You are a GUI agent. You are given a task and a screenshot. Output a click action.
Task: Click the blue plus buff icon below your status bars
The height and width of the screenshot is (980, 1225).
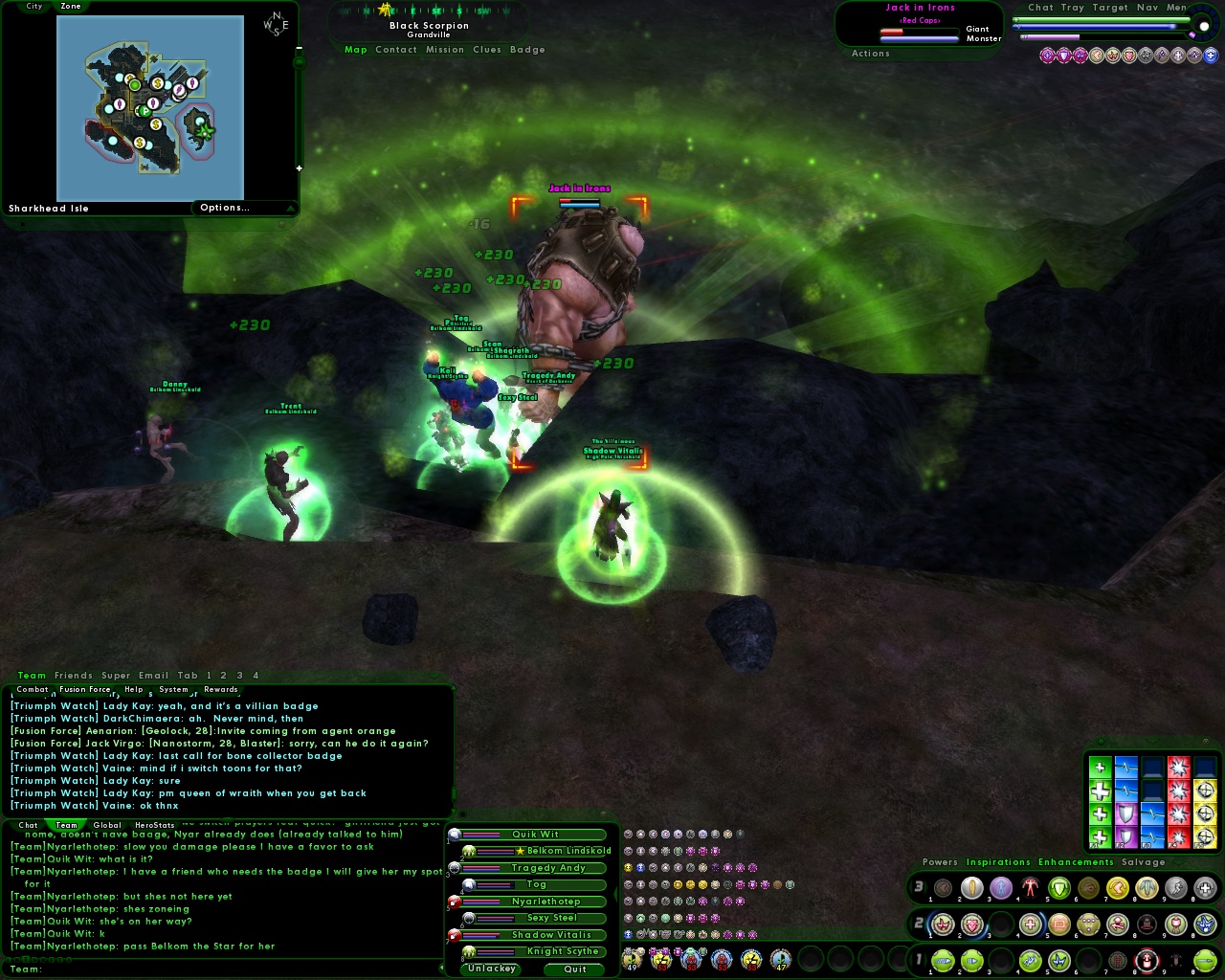point(1212,56)
